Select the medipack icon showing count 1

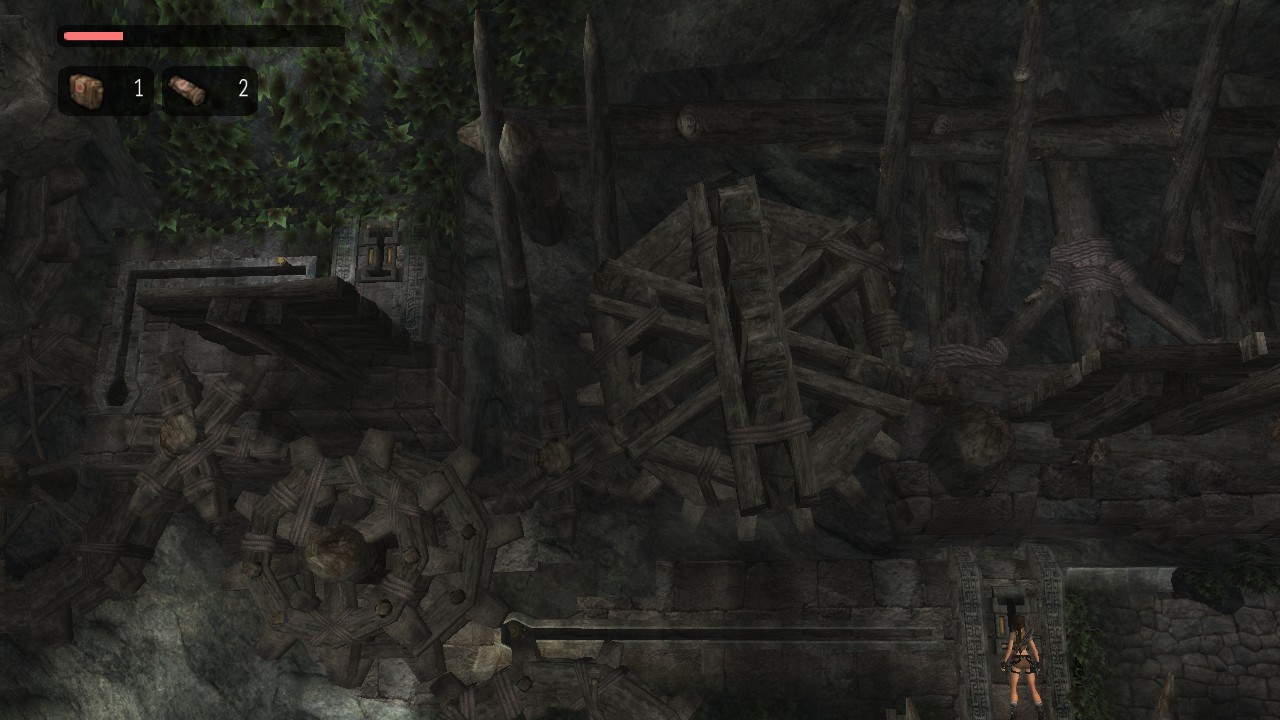click(85, 89)
